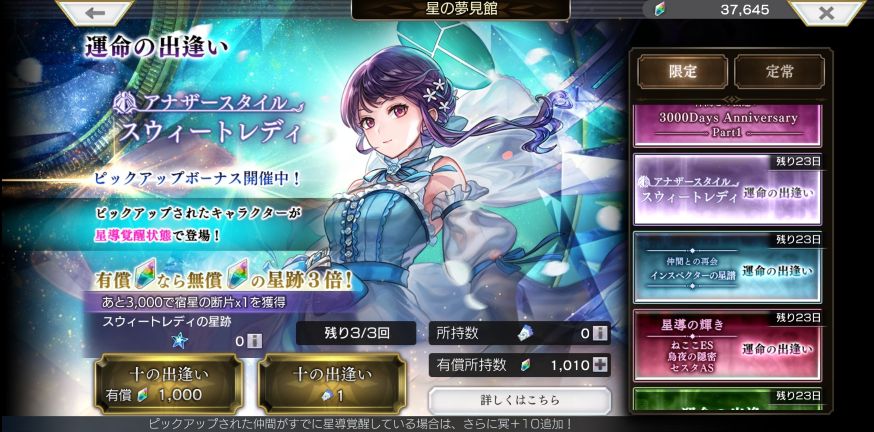The image size is (874, 432).
Task: Switch to the 限定 tab
Action: [682, 72]
